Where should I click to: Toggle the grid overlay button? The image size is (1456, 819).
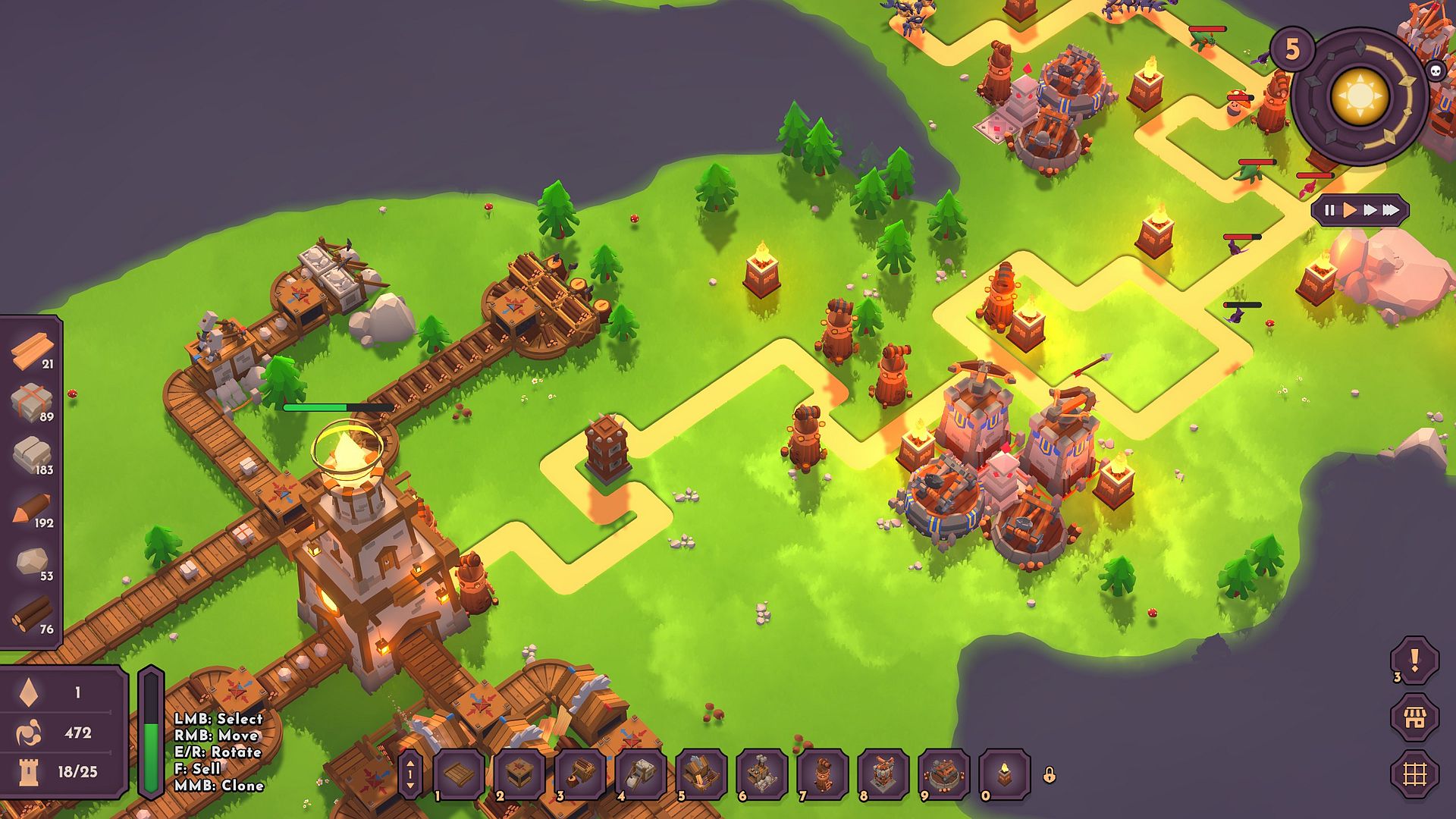[1414, 774]
